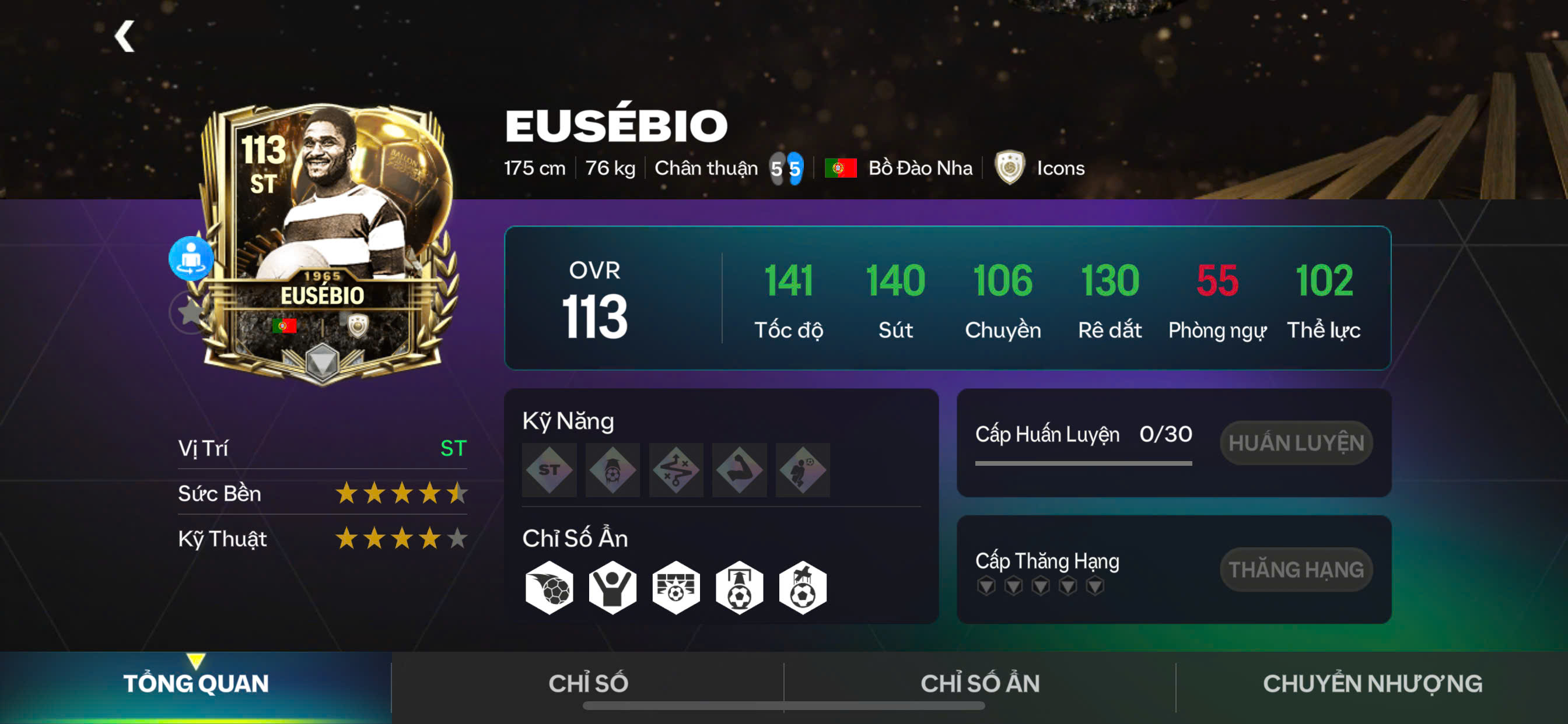The height and width of the screenshot is (724, 1568).
Task: Click the grey star favorite icon
Action: coord(190,312)
